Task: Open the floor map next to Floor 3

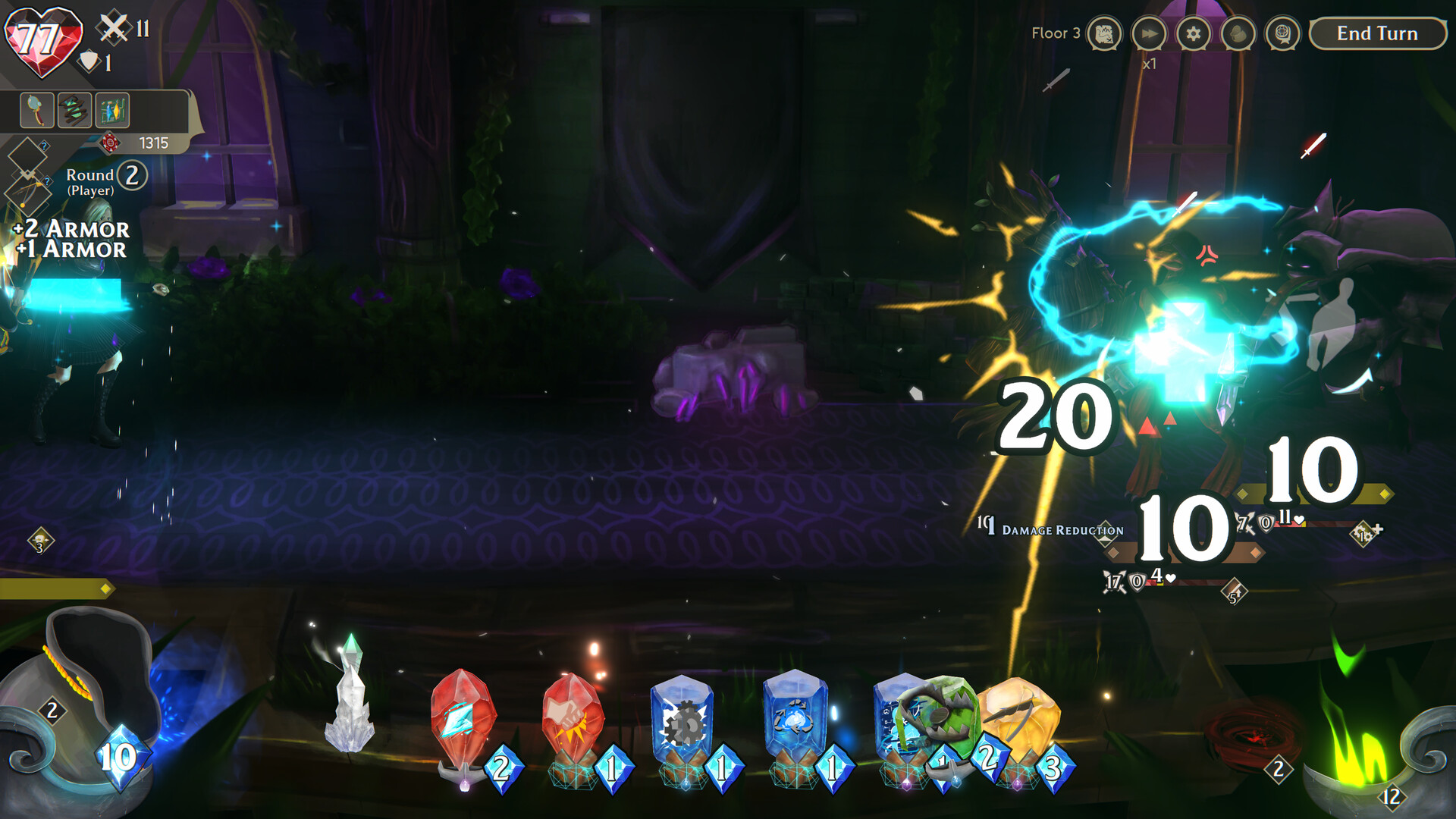Action: tap(1103, 34)
